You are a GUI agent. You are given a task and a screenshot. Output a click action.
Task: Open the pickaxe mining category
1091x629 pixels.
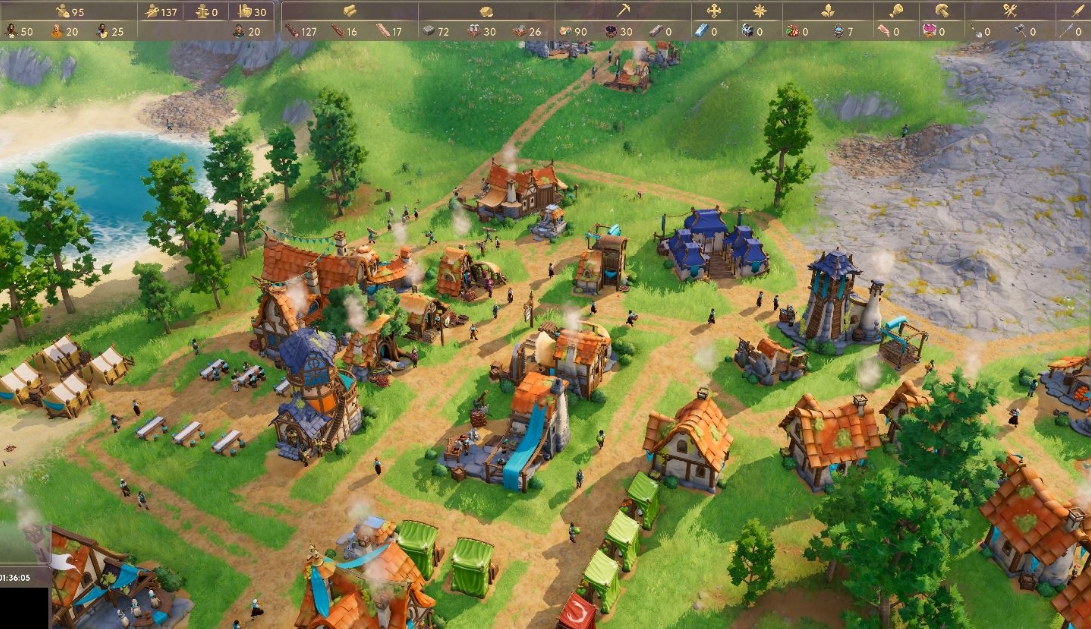[622, 11]
